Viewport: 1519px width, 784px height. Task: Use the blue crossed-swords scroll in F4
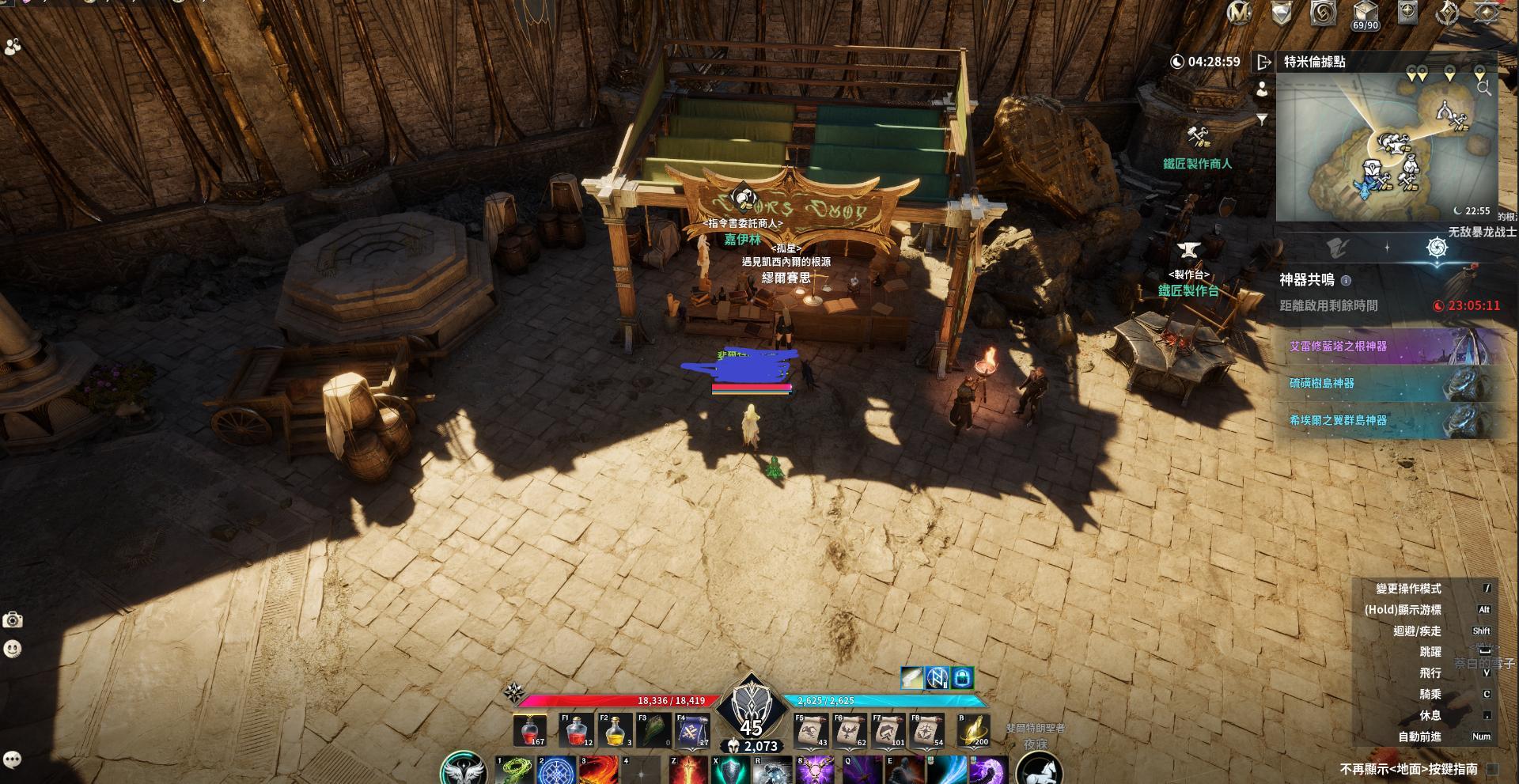[x=692, y=730]
